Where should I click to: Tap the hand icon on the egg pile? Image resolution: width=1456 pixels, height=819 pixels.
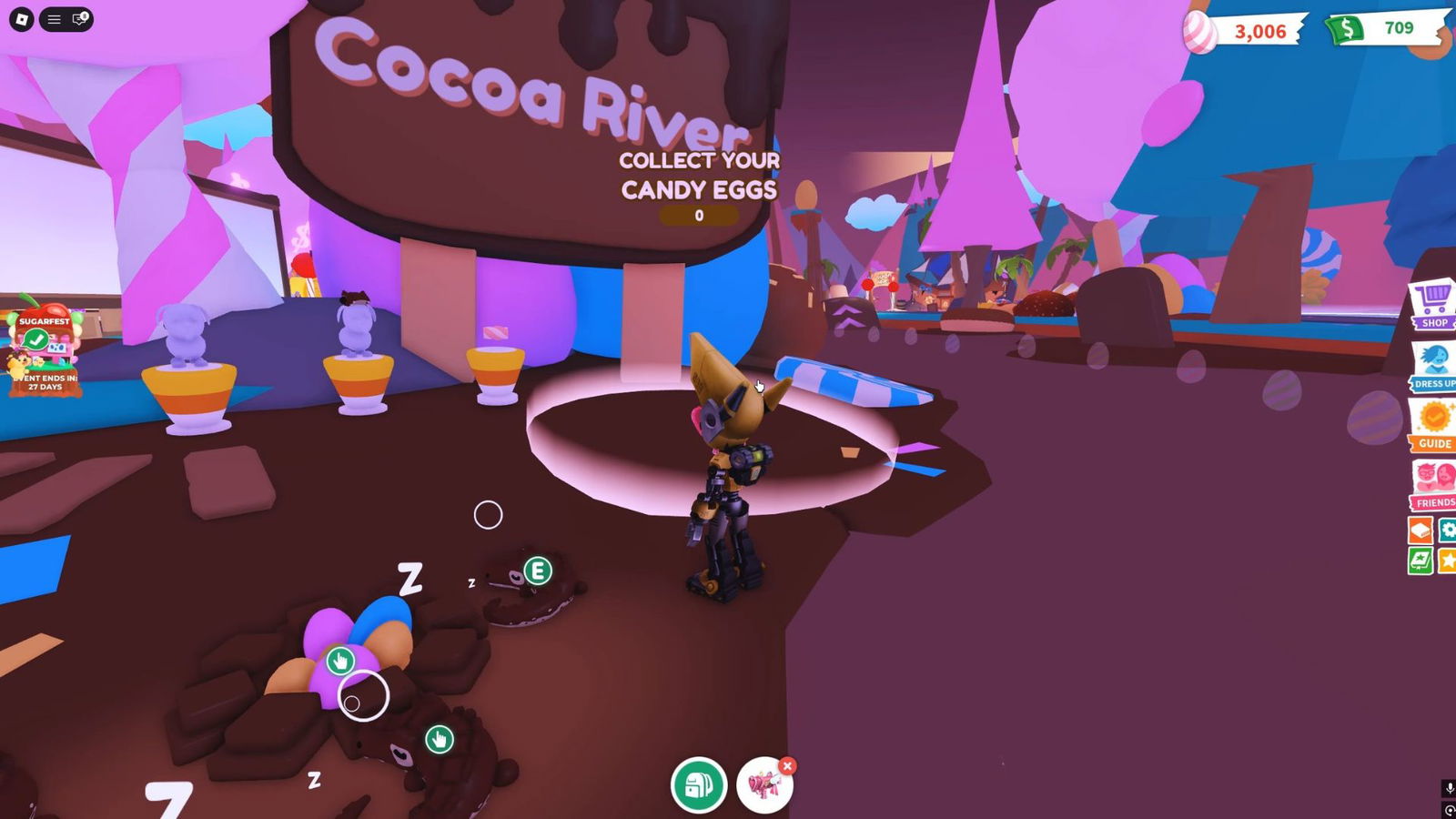pyautogui.click(x=340, y=660)
